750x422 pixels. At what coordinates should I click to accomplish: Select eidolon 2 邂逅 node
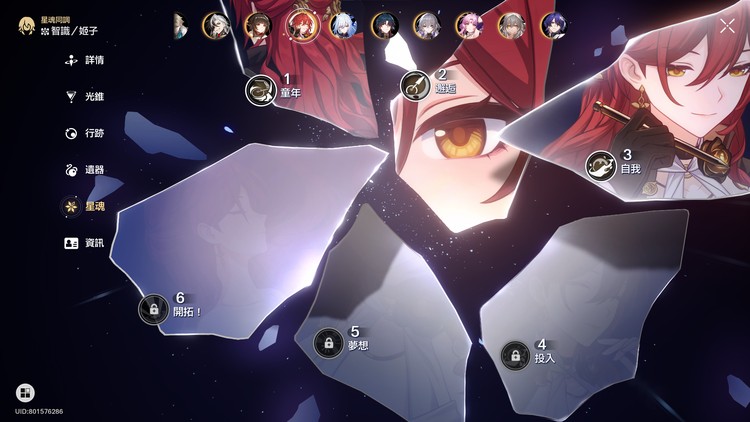[415, 86]
